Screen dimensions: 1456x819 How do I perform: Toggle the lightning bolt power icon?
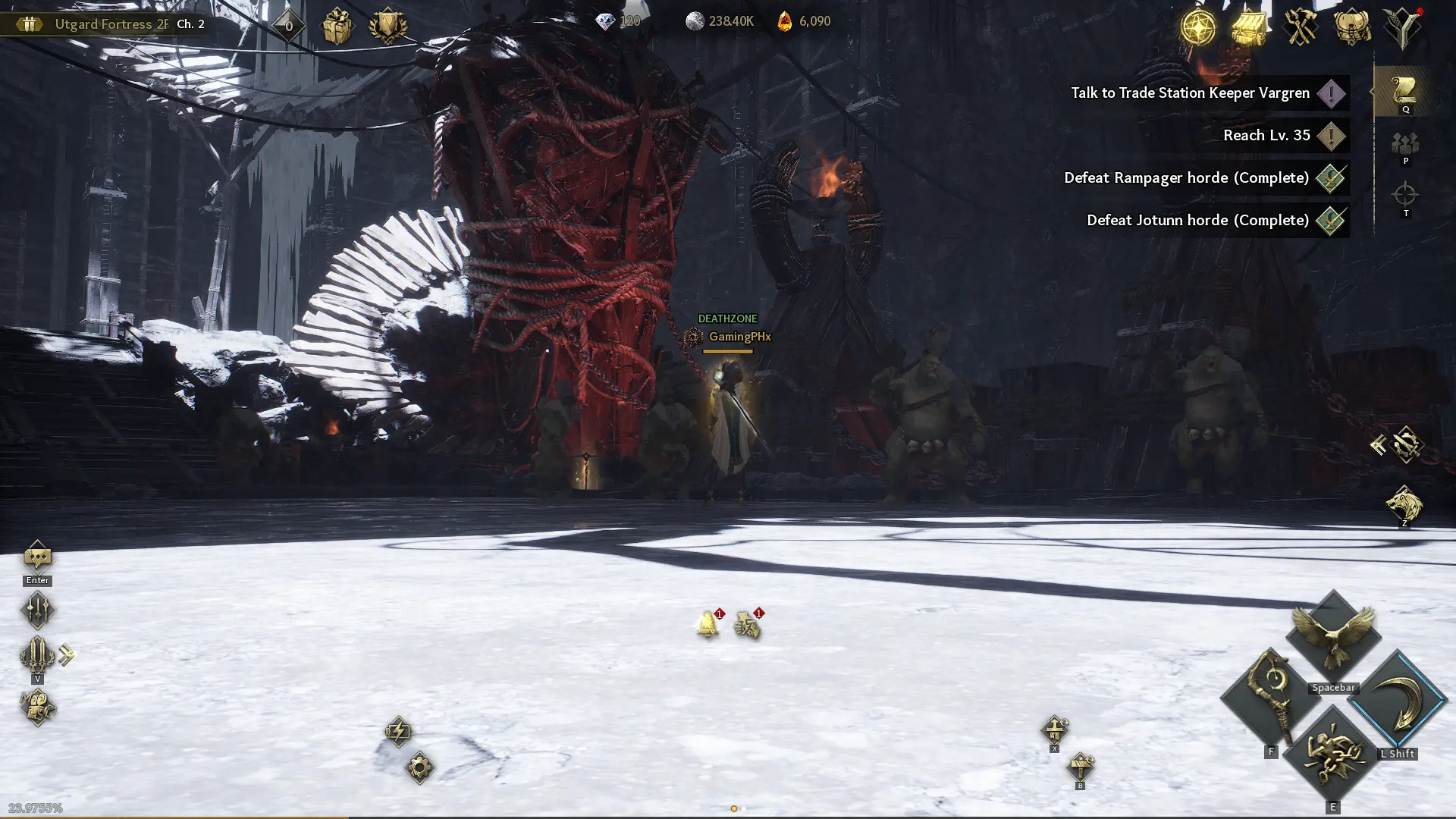click(398, 731)
